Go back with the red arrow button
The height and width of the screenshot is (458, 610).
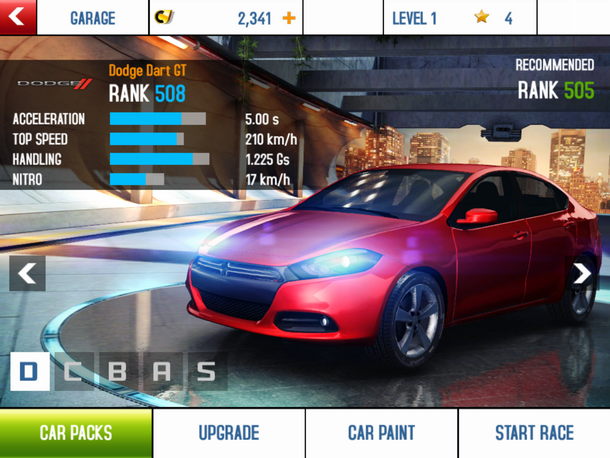(x=18, y=17)
